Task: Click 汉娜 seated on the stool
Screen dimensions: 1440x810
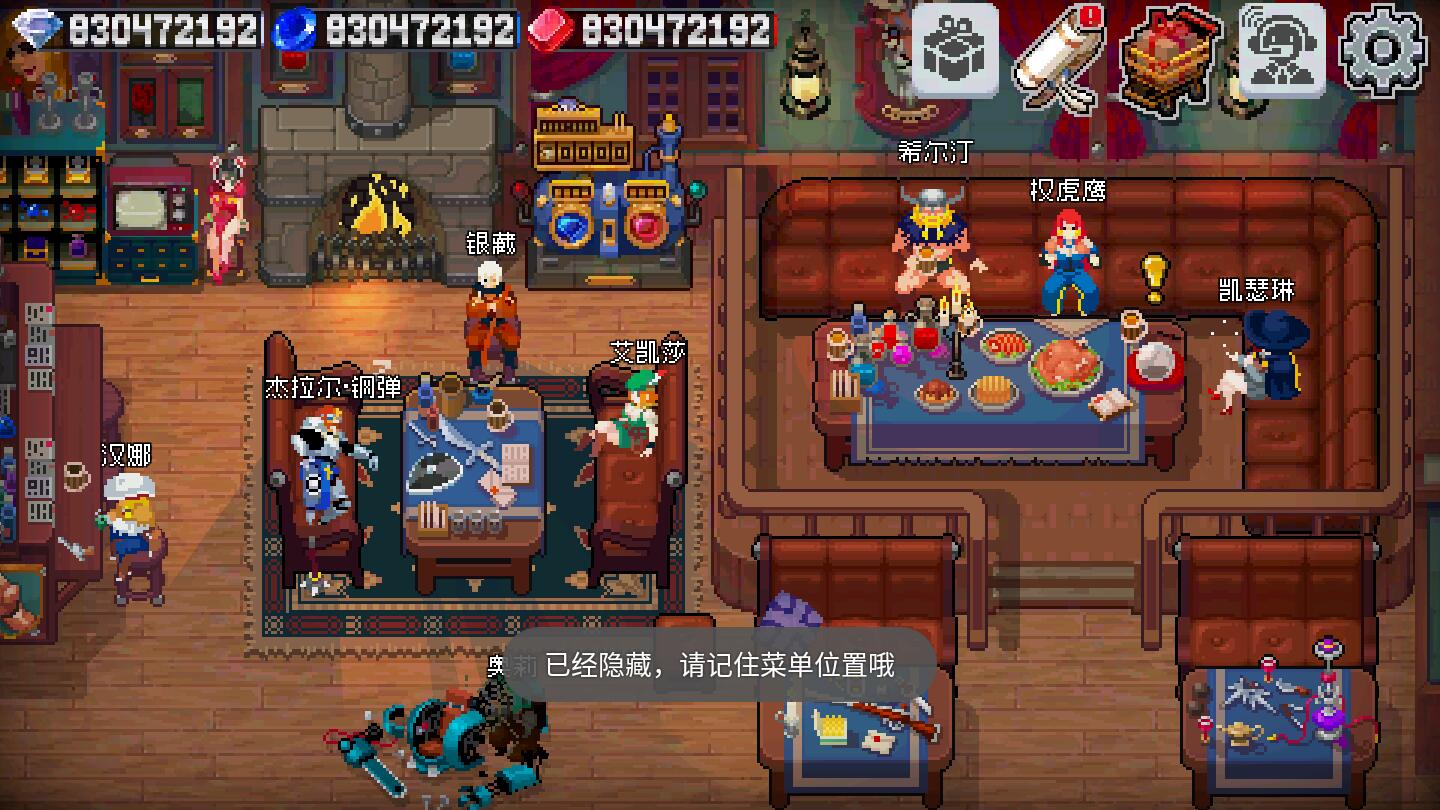Action: [135, 520]
